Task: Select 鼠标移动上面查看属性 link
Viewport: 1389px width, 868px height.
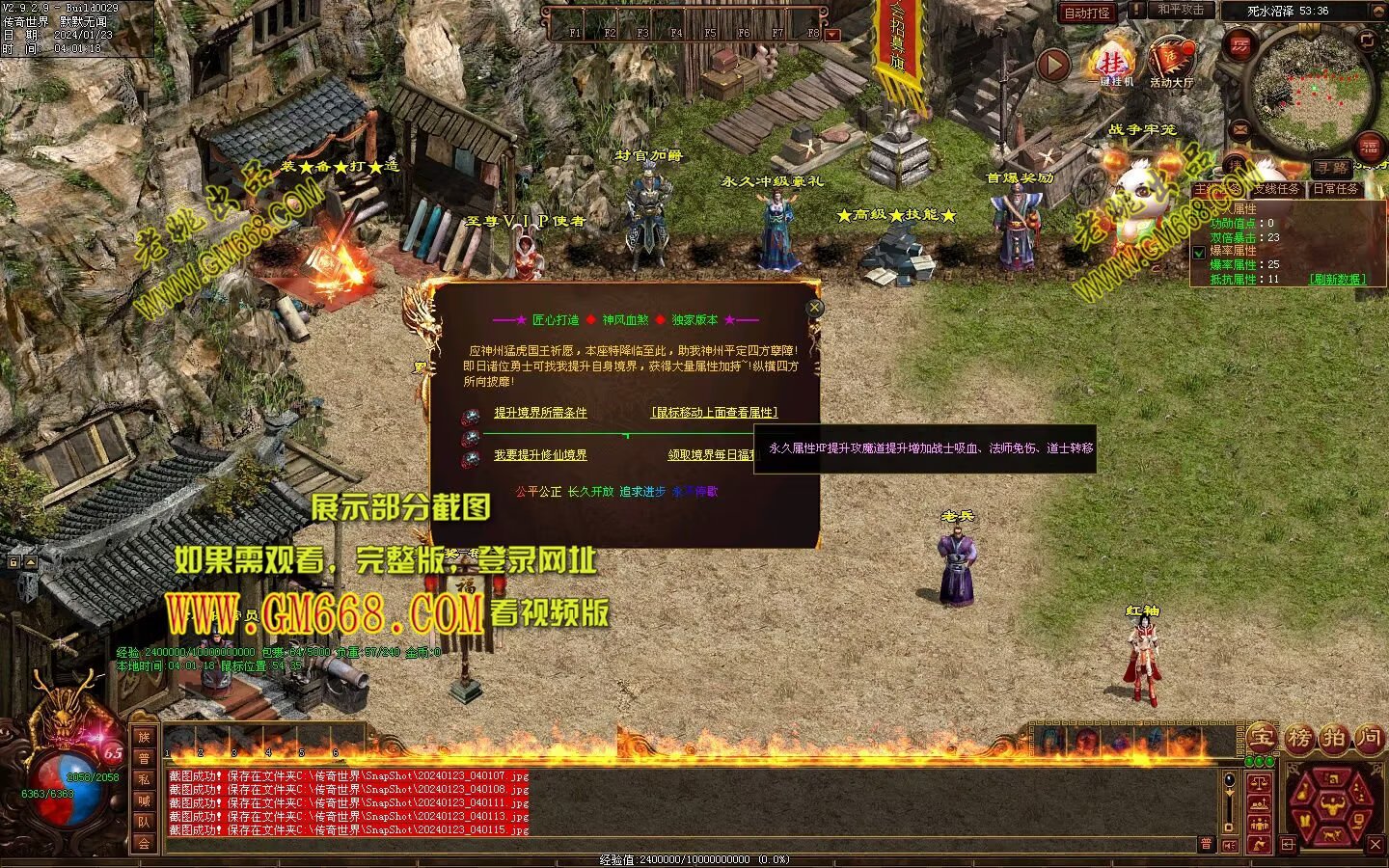Action: (x=714, y=413)
